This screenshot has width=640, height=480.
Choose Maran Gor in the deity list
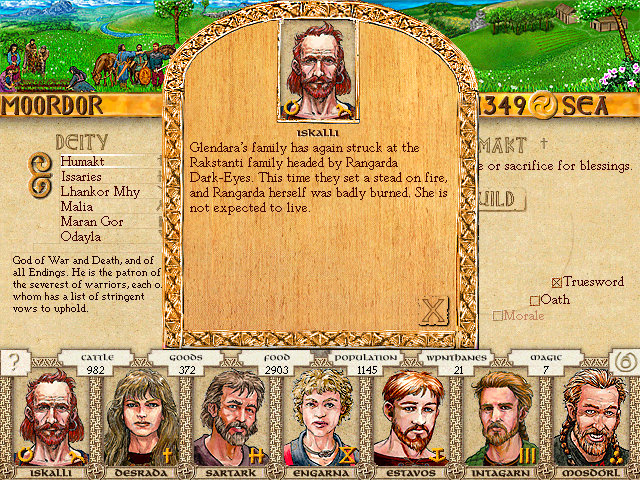[92, 221]
